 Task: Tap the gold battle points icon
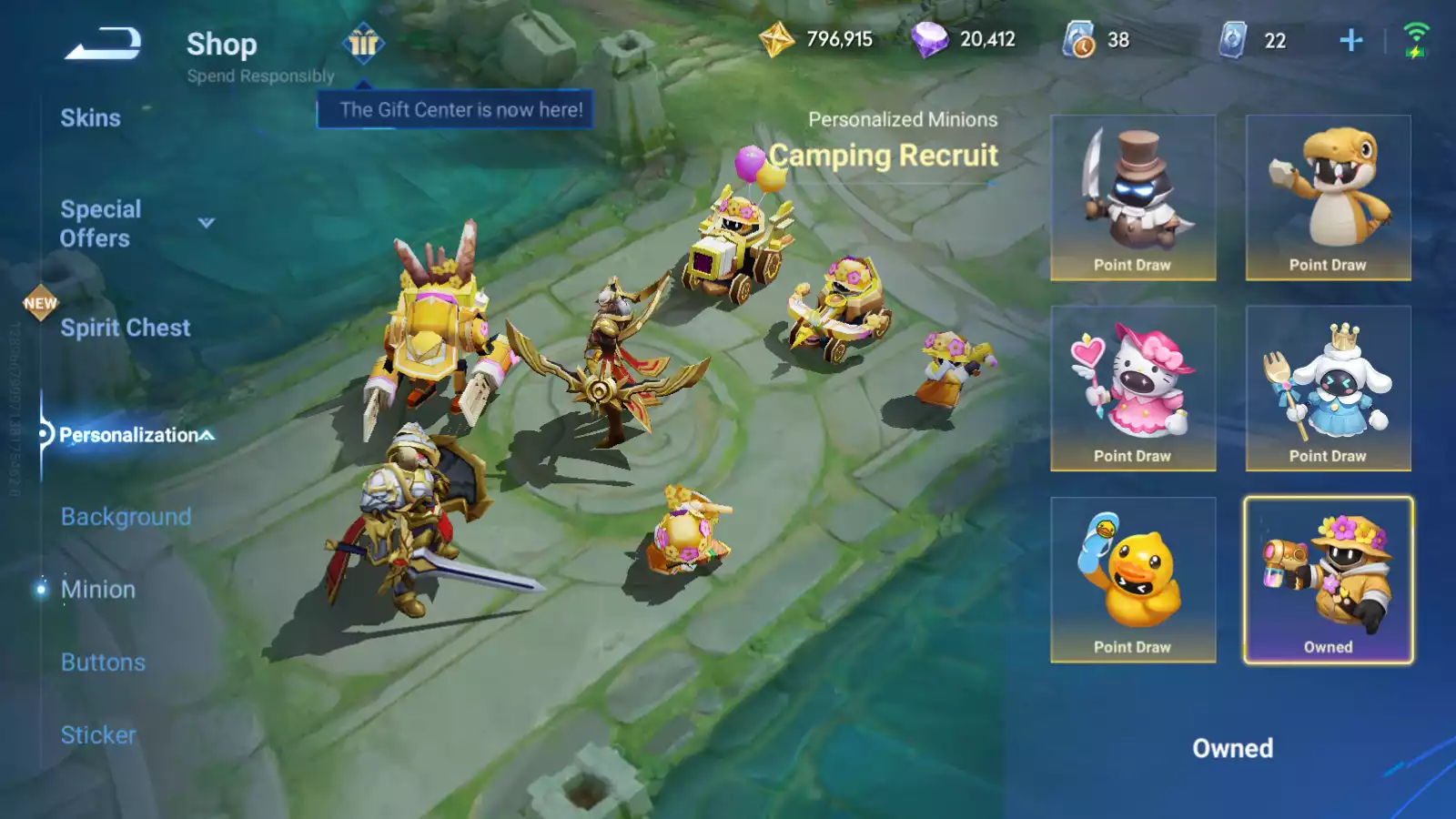(776, 40)
